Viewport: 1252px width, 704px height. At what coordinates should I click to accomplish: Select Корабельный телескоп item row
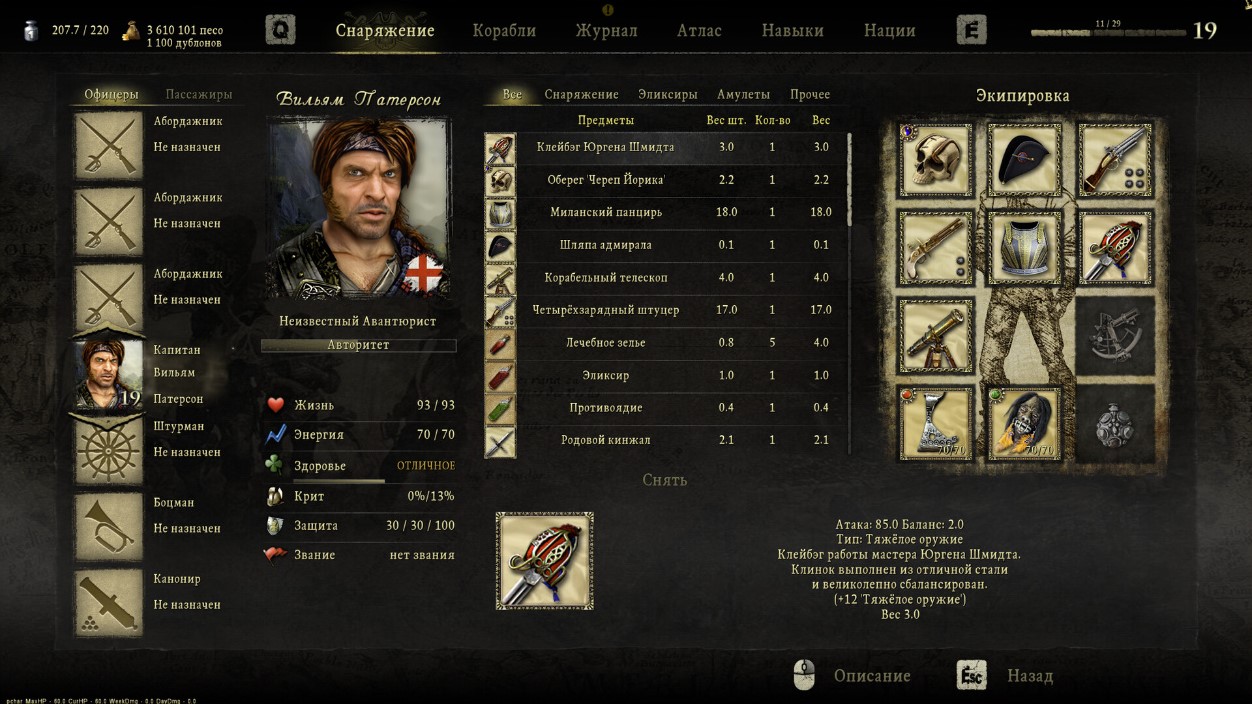coord(606,277)
